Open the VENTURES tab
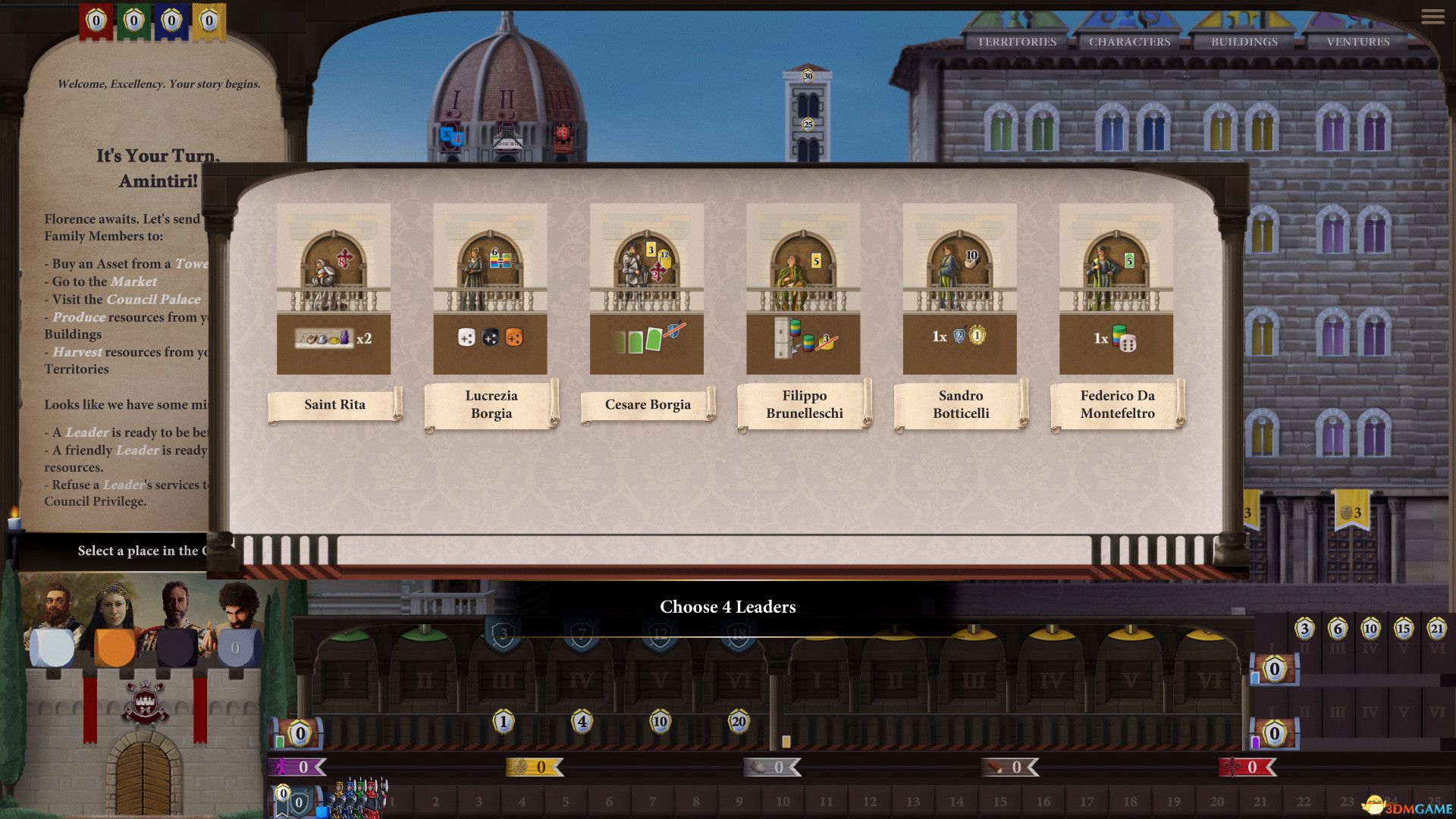Image resolution: width=1456 pixels, height=819 pixels. click(1358, 42)
